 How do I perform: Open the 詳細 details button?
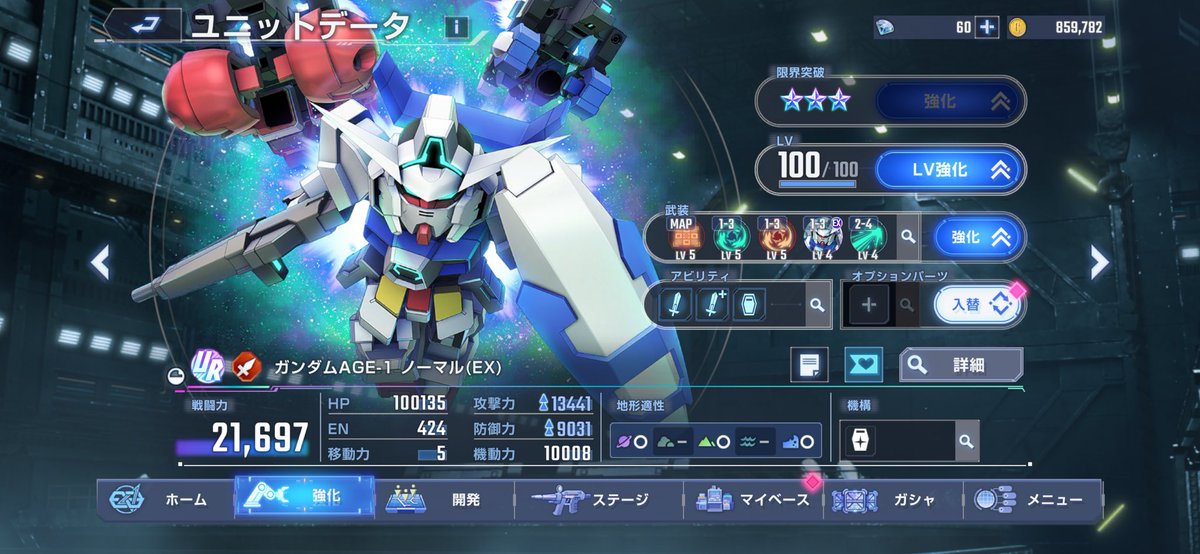click(x=960, y=365)
